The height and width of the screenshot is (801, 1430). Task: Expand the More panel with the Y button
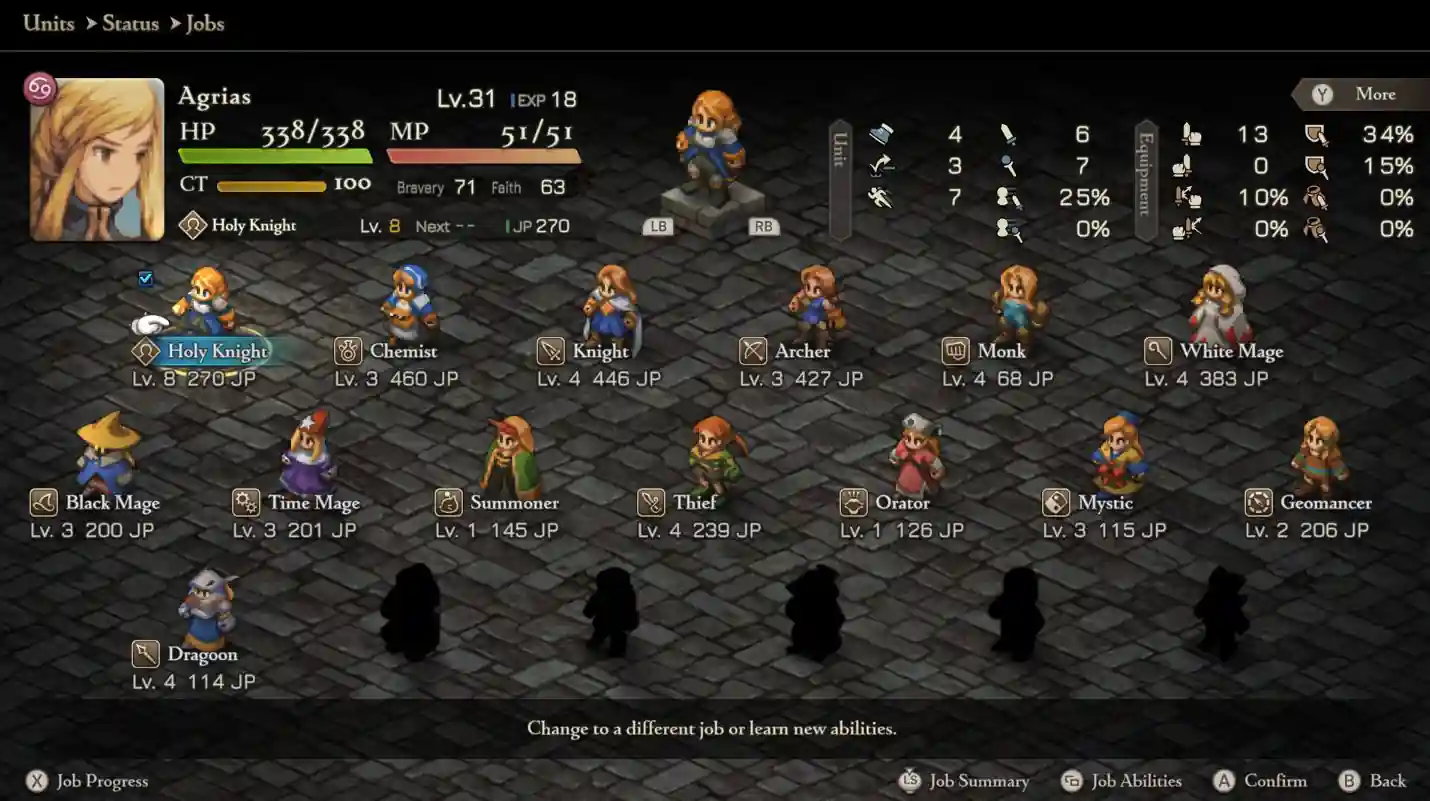point(1360,94)
